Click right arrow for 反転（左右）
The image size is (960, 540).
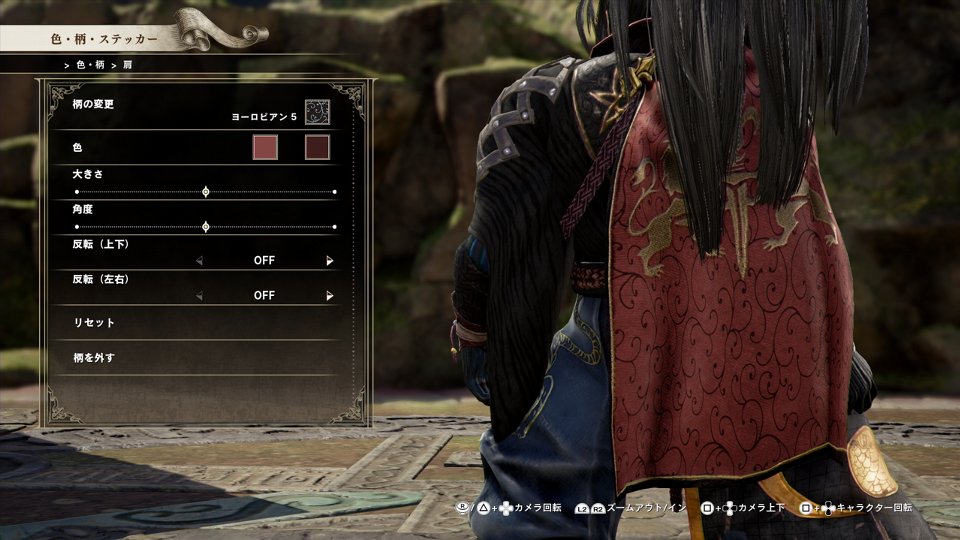coord(329,296)
